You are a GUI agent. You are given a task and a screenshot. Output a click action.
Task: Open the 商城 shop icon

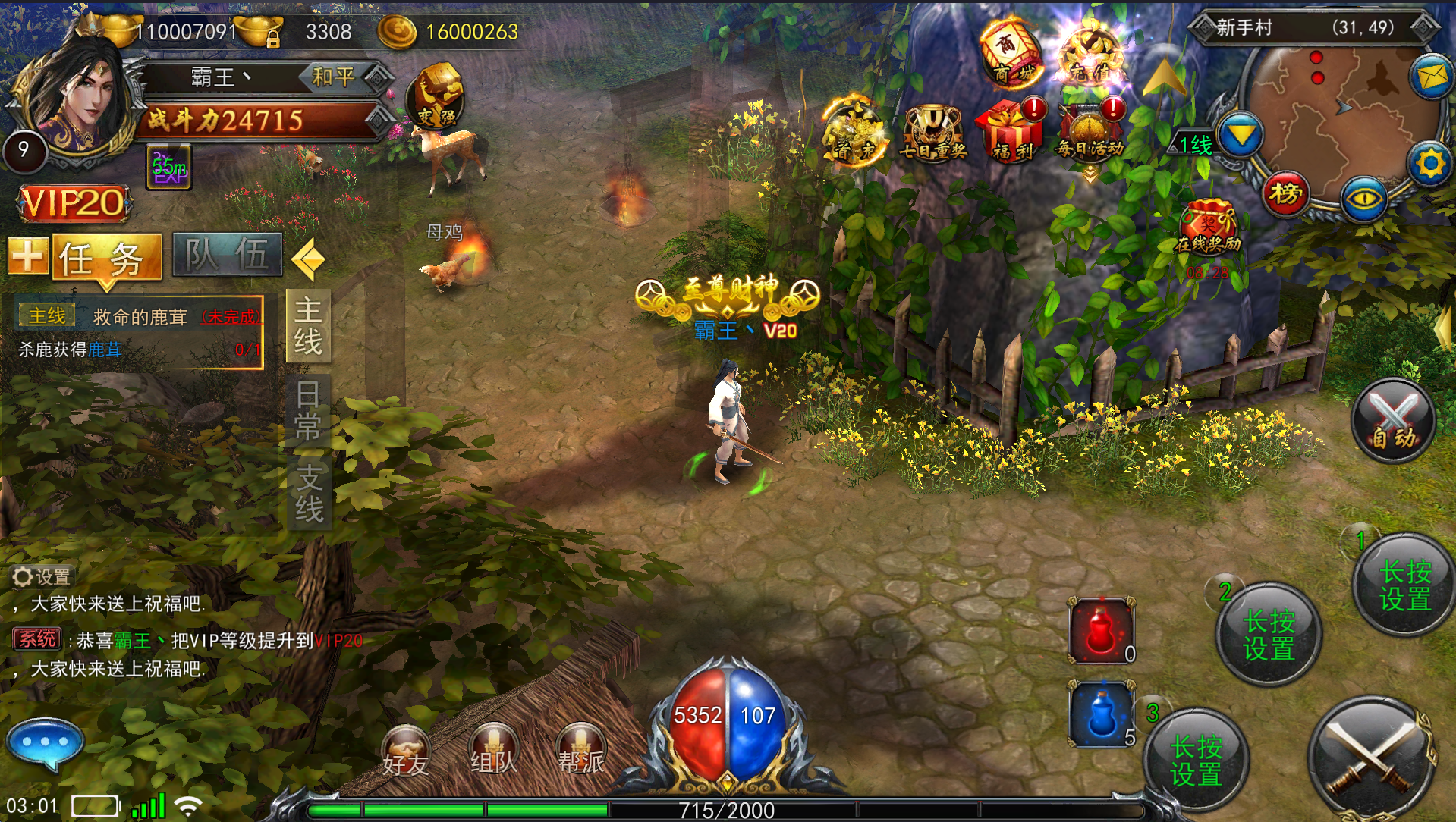(1011, 53)
